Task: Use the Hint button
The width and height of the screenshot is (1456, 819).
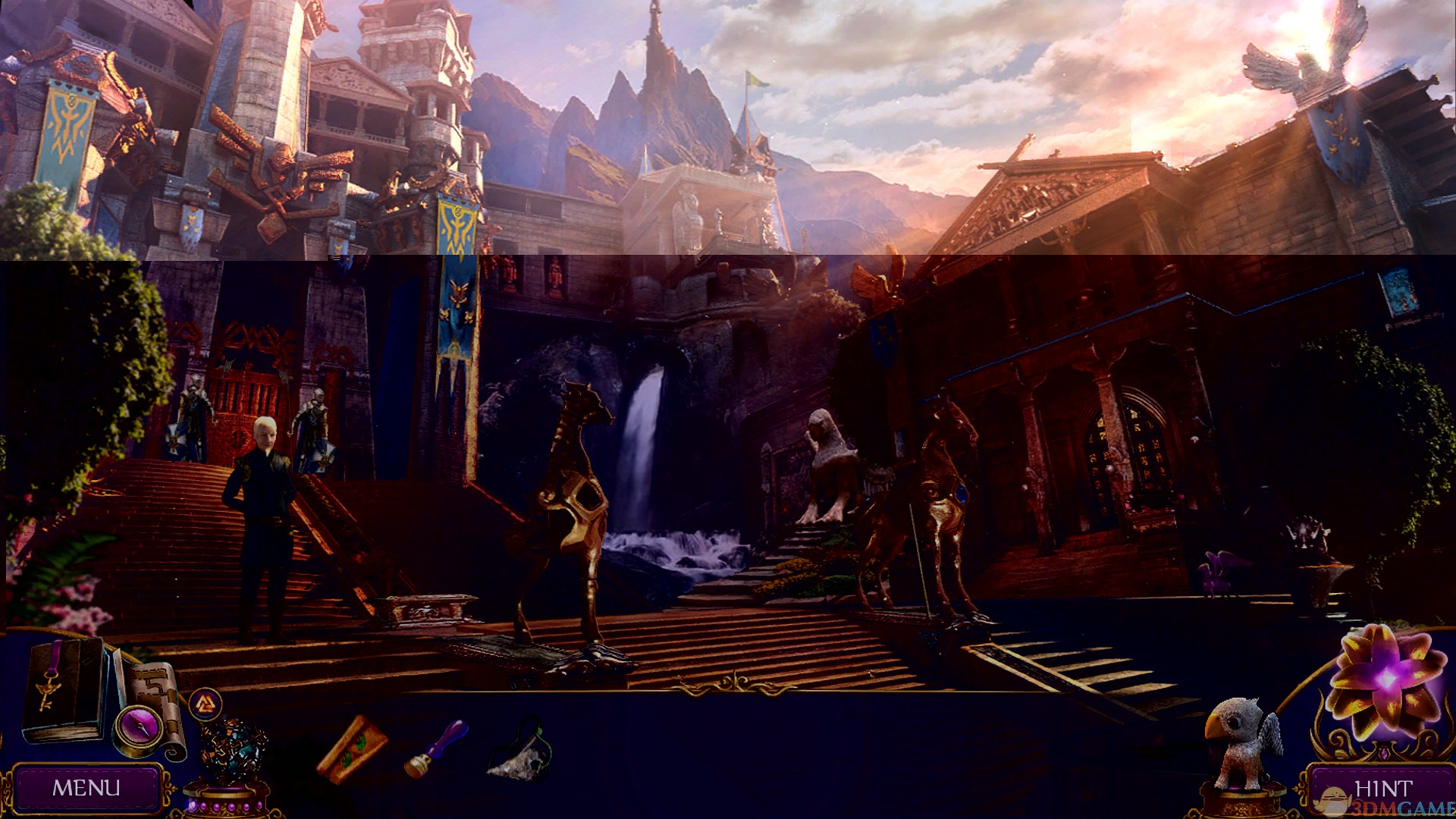Action: [x=1382, y=789]
